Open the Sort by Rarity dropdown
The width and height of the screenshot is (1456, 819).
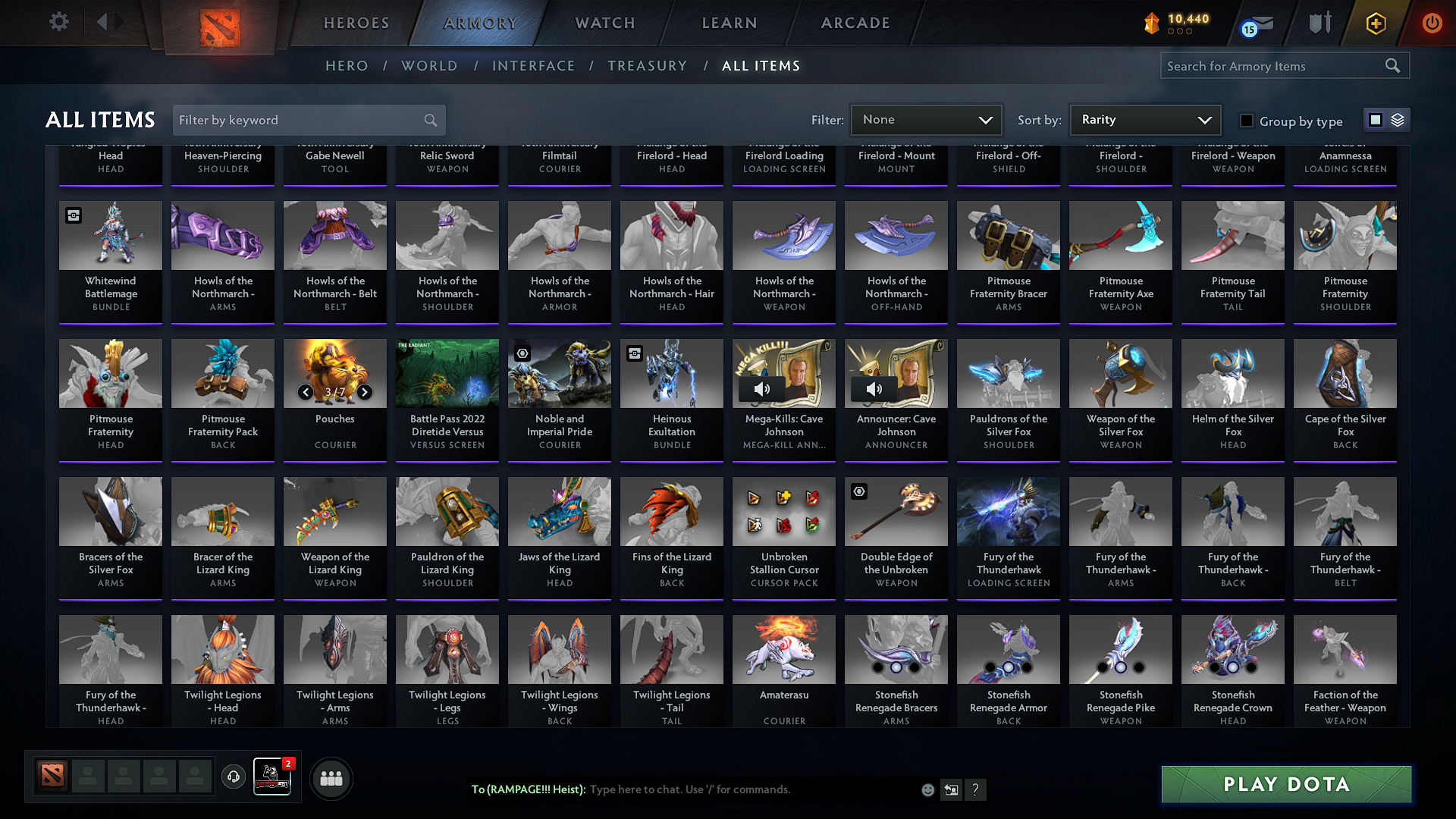(x=1144, y=120)
